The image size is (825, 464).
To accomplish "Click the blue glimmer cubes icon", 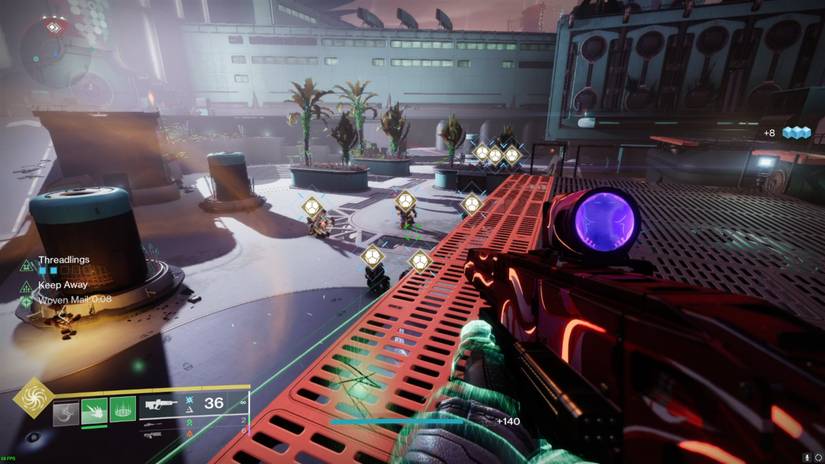I will [795, 133].
